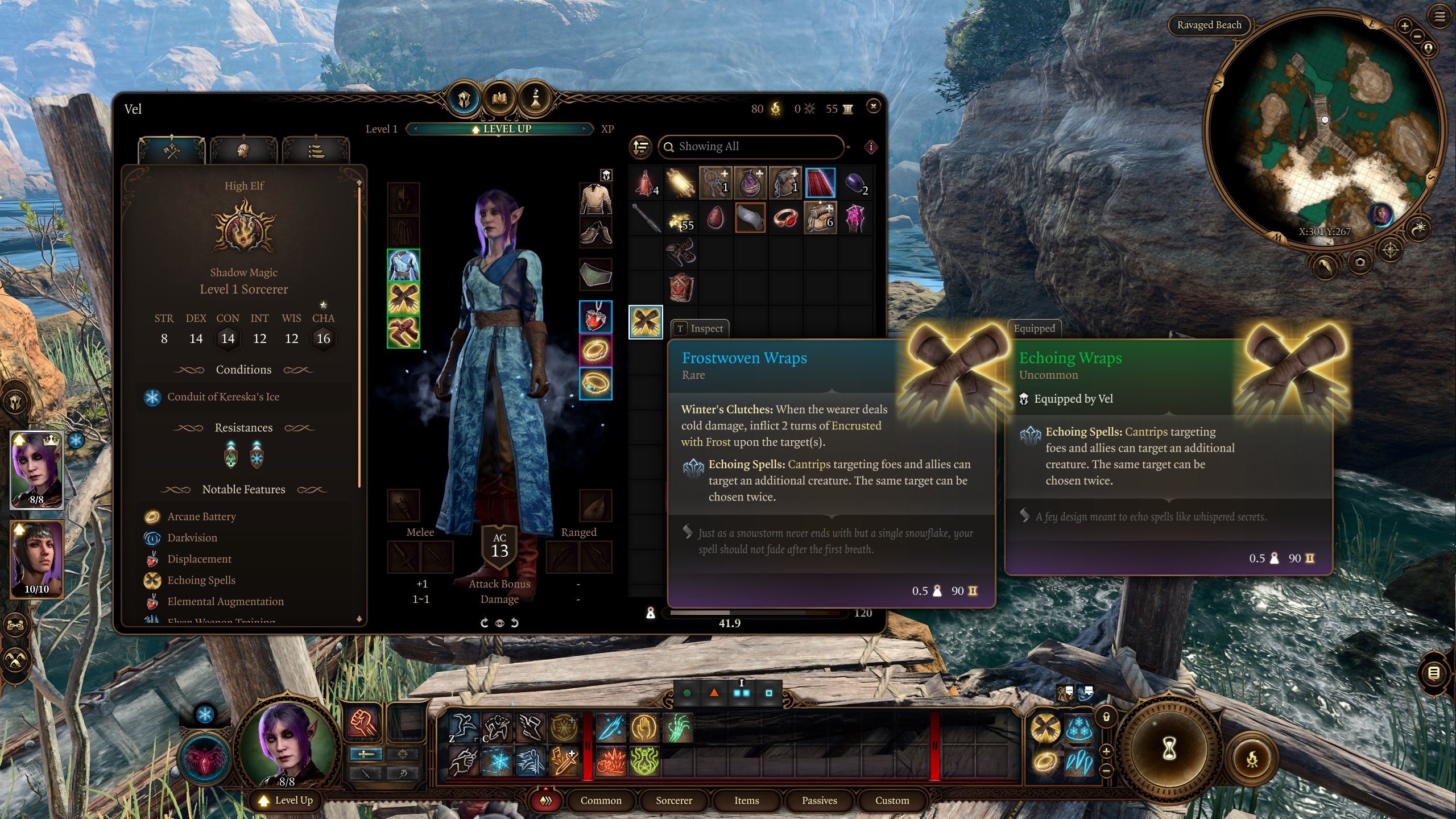Screen dimensions: 1456x819
Task: Select the equipped amulet slot
Action: point(595,317)
